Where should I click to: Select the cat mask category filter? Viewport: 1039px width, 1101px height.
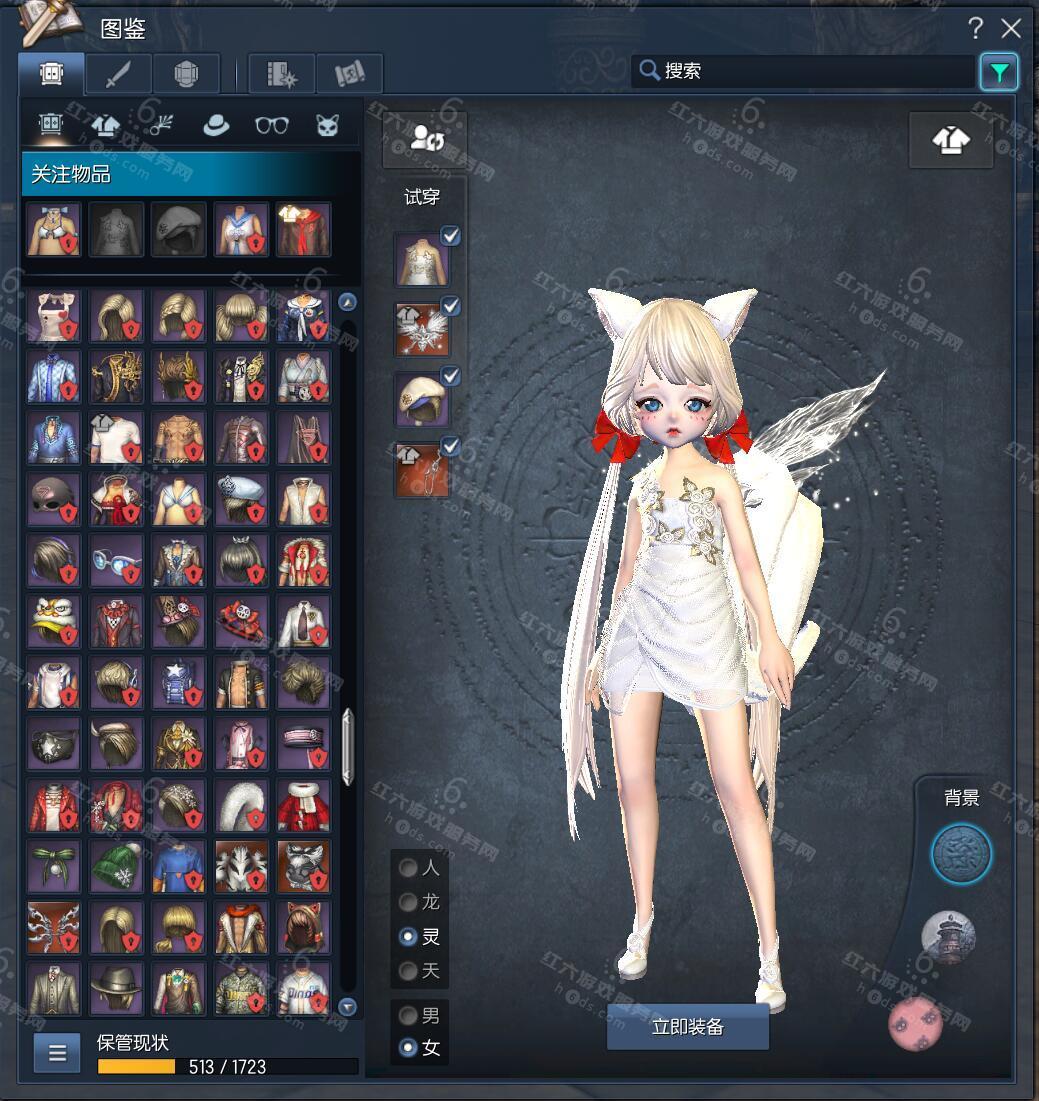[x=327, y=125]
